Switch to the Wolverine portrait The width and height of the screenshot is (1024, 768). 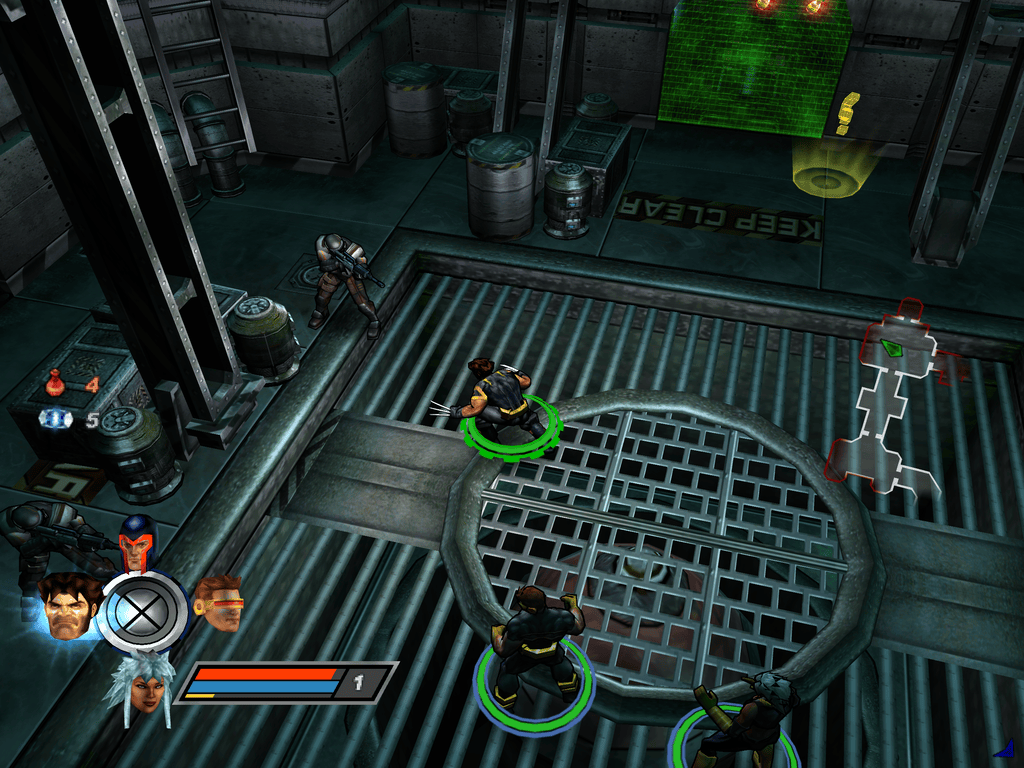(x=68, y=607)
